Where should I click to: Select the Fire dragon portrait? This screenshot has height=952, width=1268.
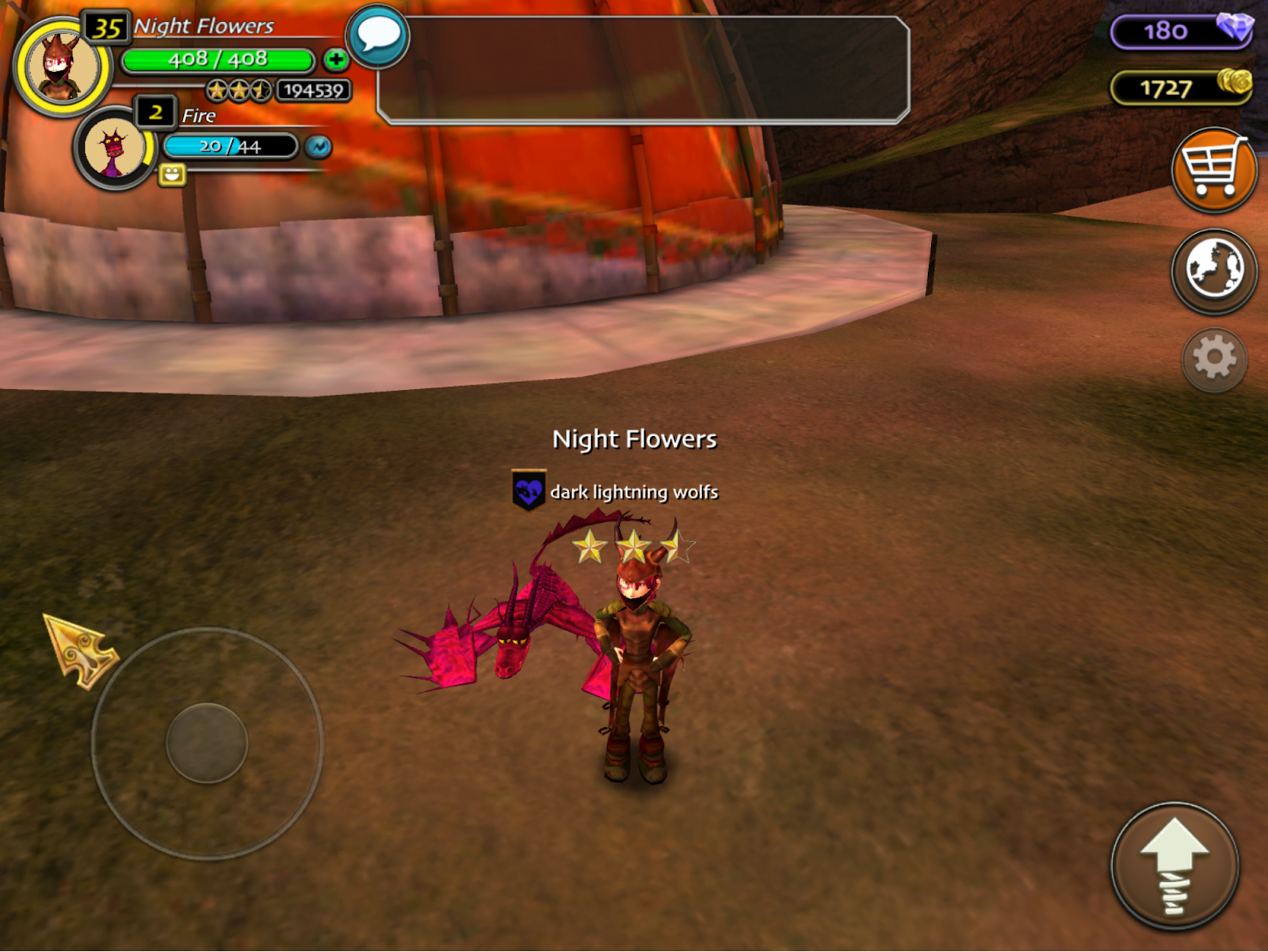115,148
